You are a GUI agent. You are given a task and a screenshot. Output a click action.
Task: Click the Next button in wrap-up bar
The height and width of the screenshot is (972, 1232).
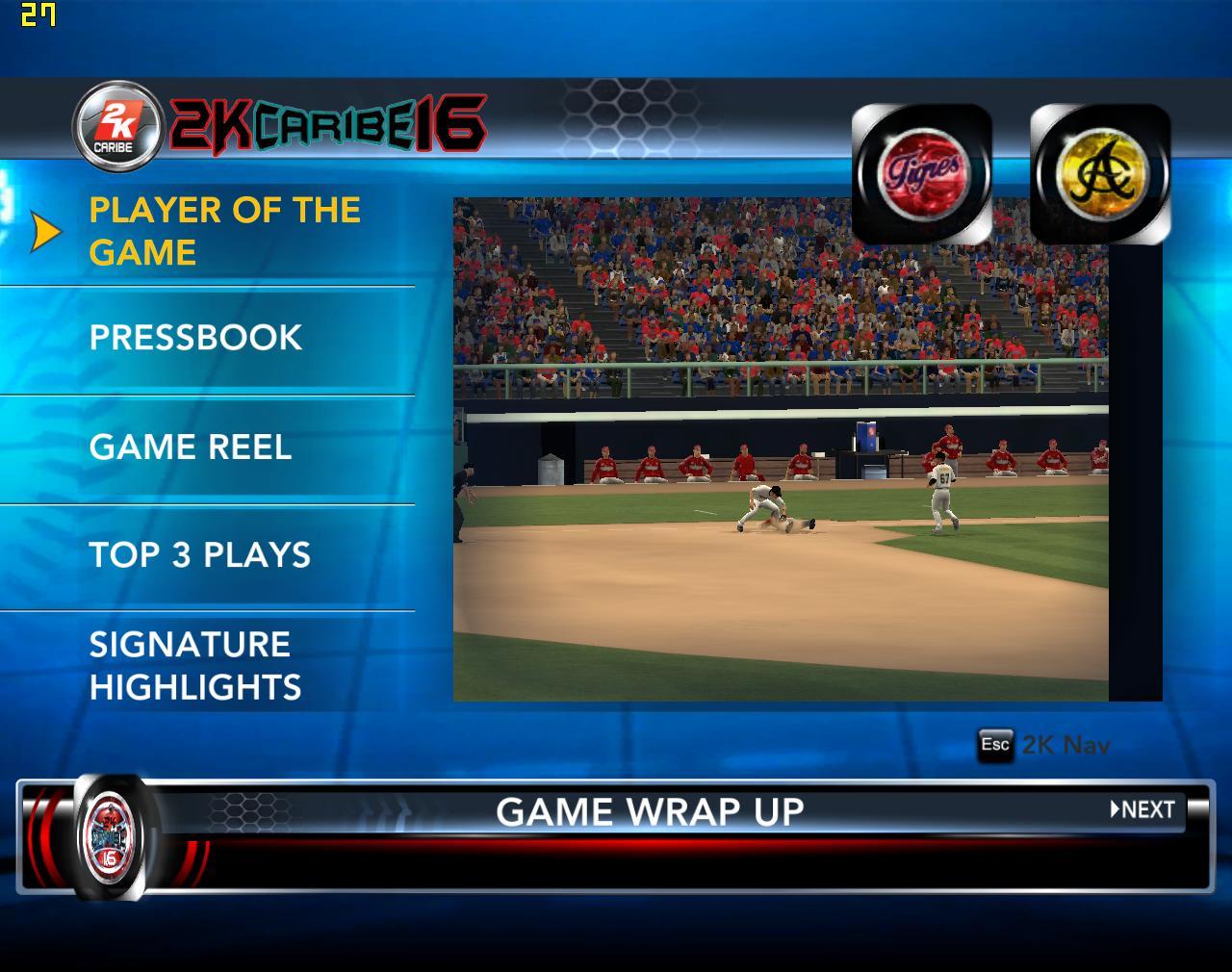pos(1142,810)
